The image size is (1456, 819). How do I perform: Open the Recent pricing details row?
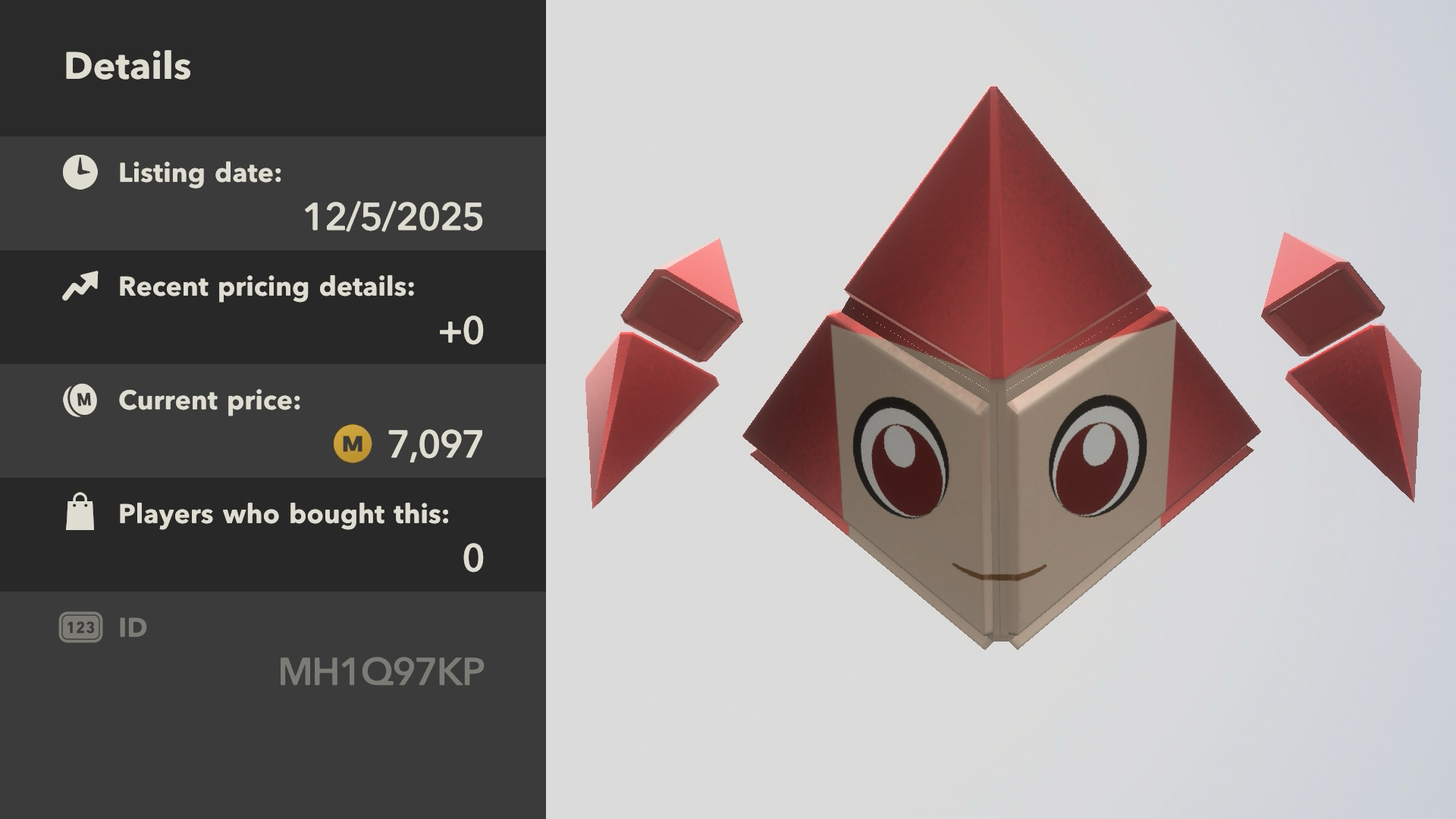[273, 308]
